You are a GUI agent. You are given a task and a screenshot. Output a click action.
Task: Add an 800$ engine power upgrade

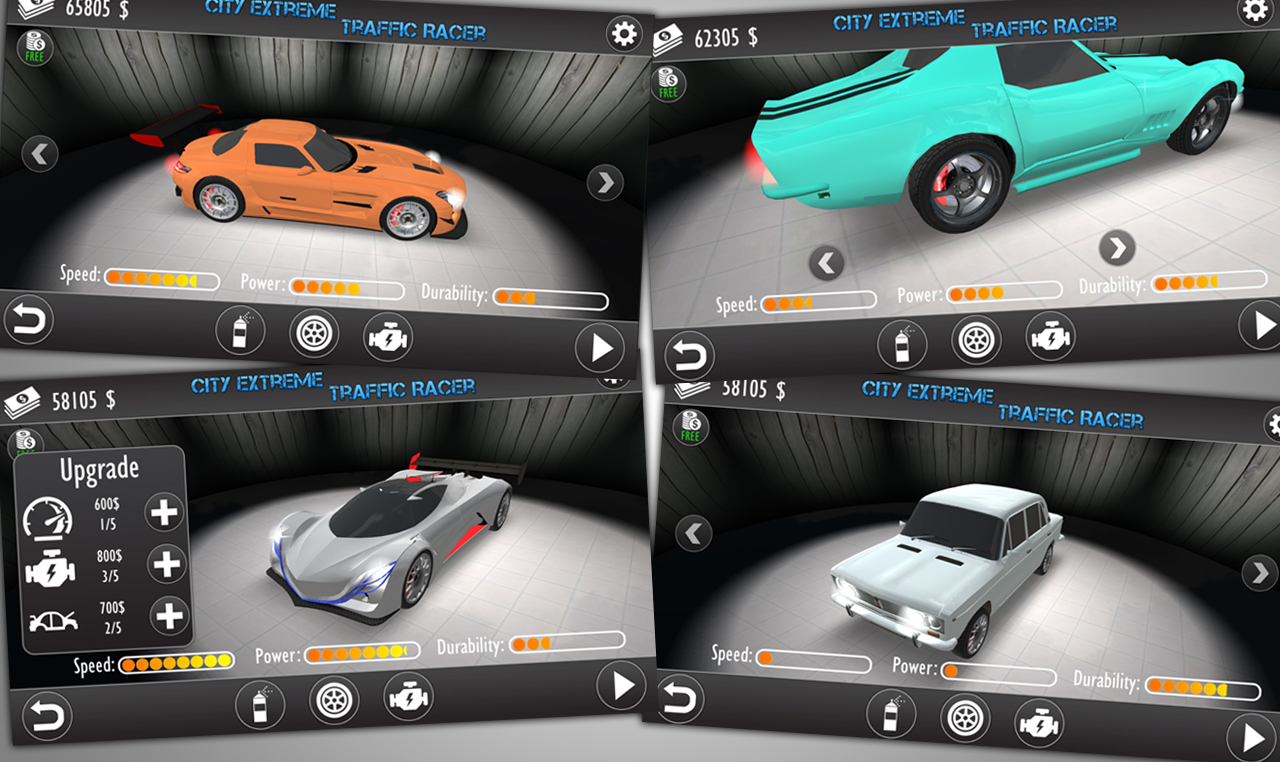click(x=167, y=564)
